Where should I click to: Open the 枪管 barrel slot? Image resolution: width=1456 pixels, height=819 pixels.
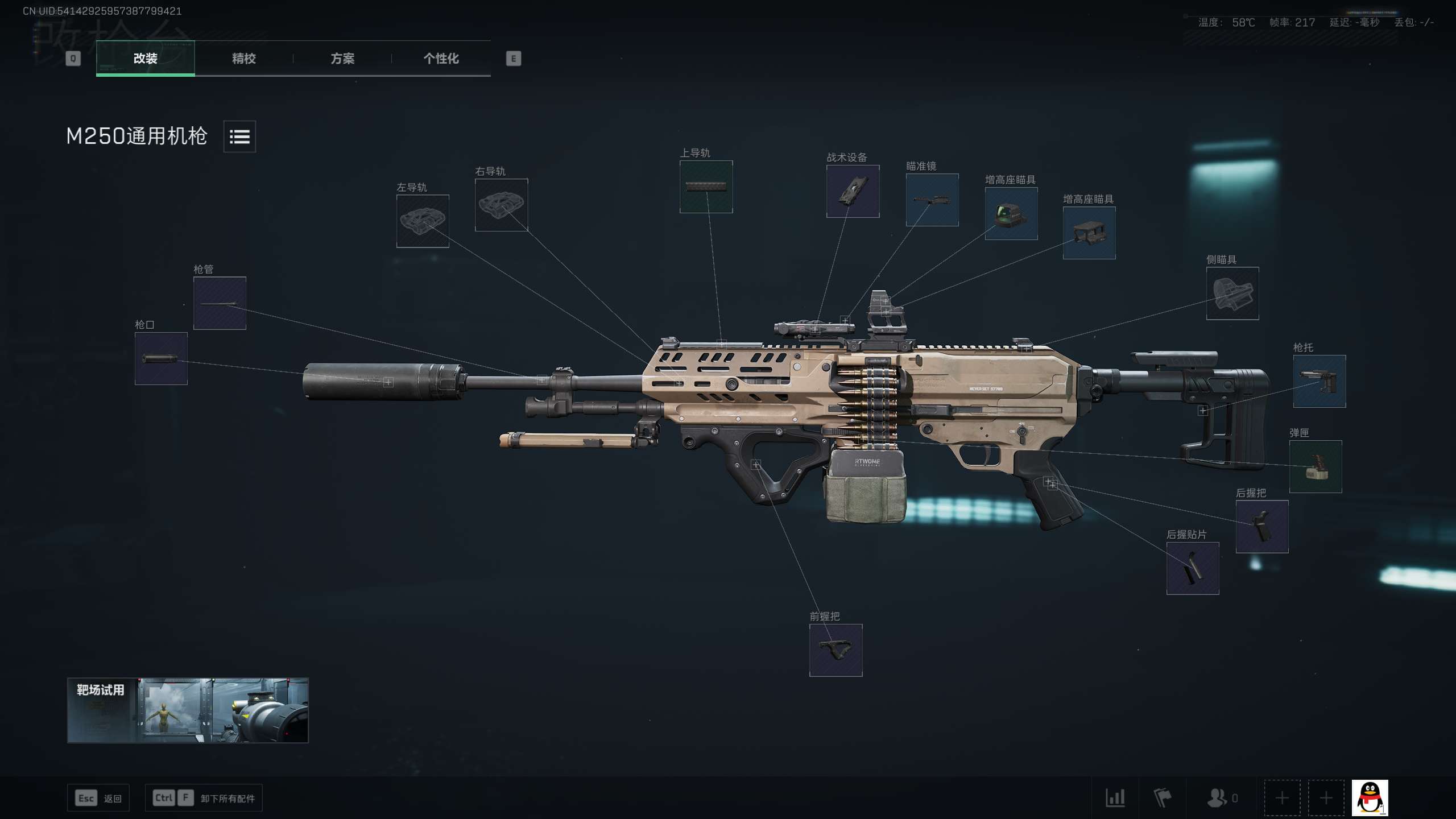coord(220,303)
